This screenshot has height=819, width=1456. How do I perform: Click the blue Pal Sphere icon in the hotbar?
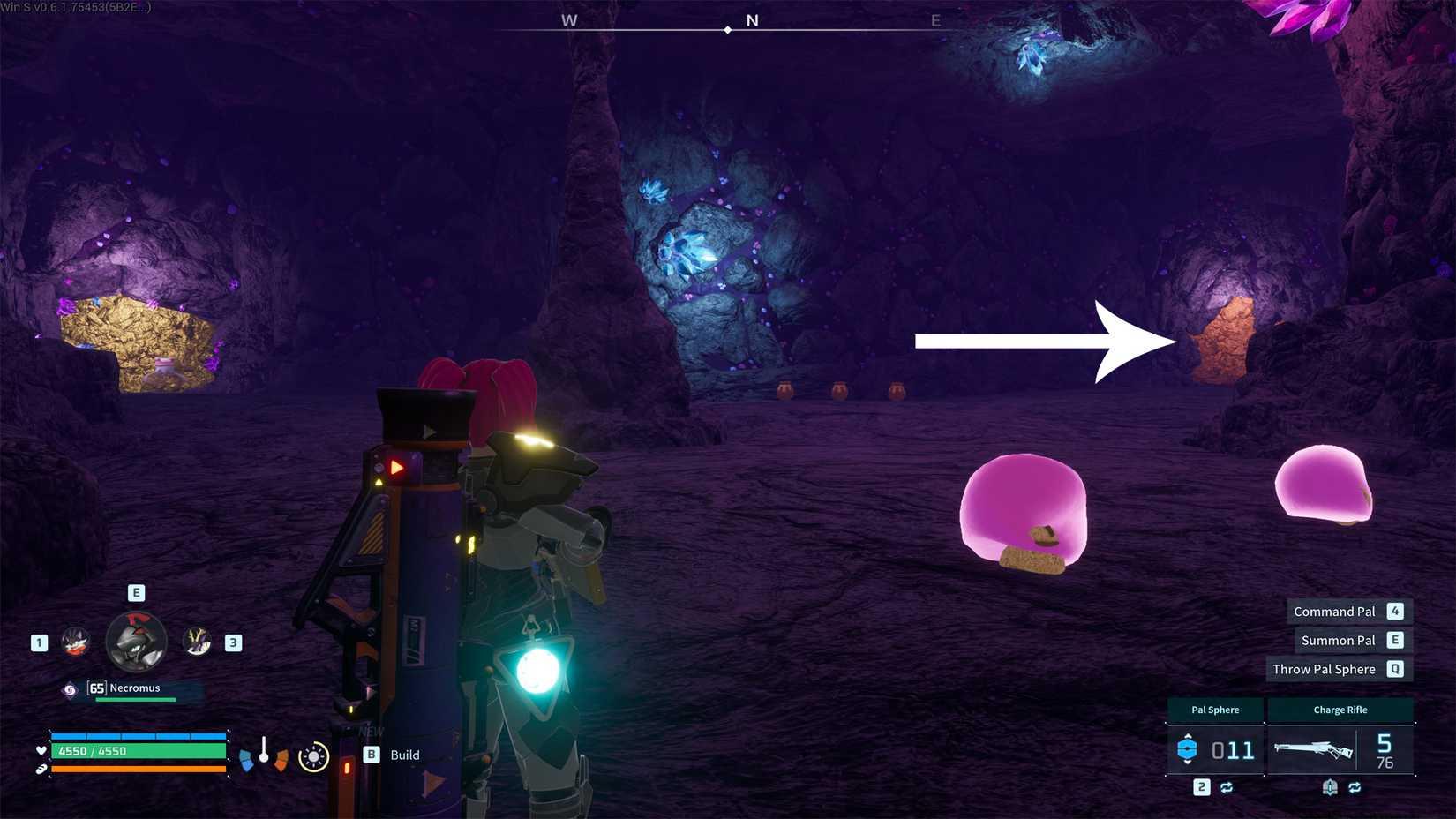click(1187, 749)
